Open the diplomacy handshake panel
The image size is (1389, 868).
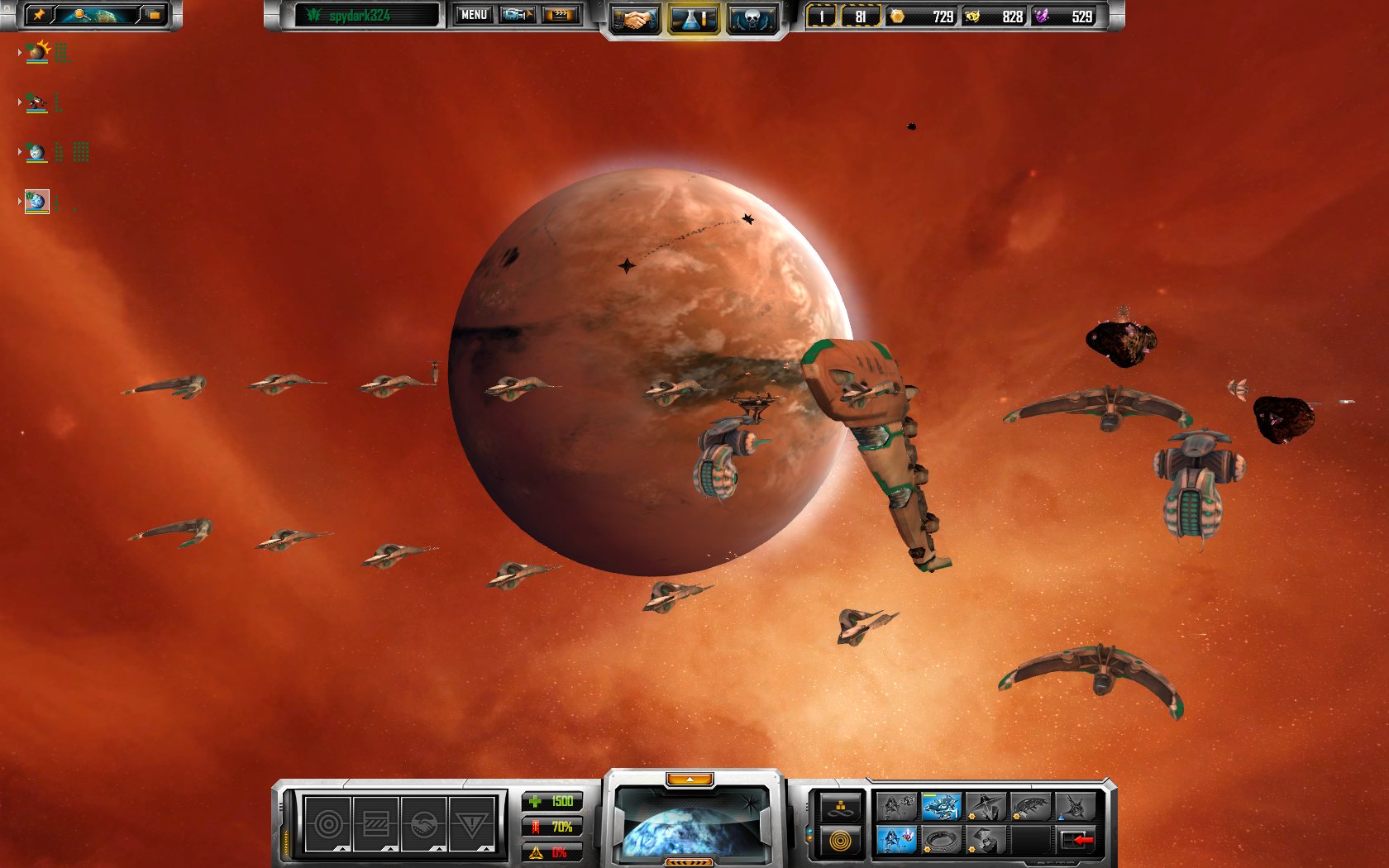pyautogui.click(x=635, y=17)
